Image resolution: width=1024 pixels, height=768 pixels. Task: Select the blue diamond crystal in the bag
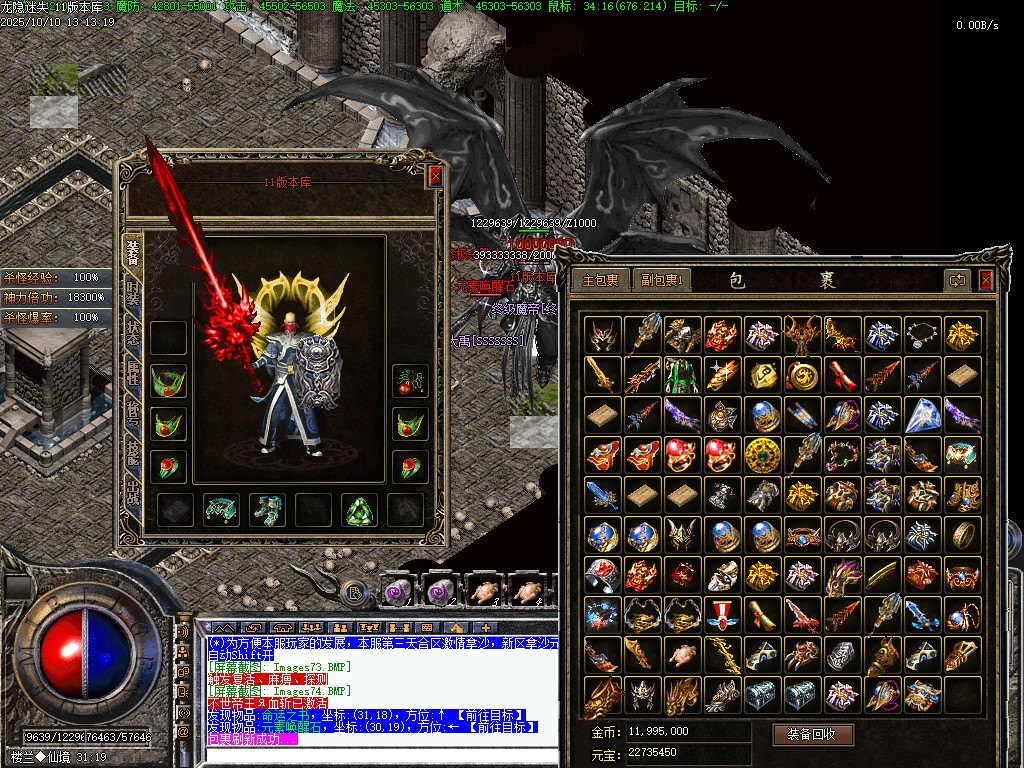(x=923, y=415)
